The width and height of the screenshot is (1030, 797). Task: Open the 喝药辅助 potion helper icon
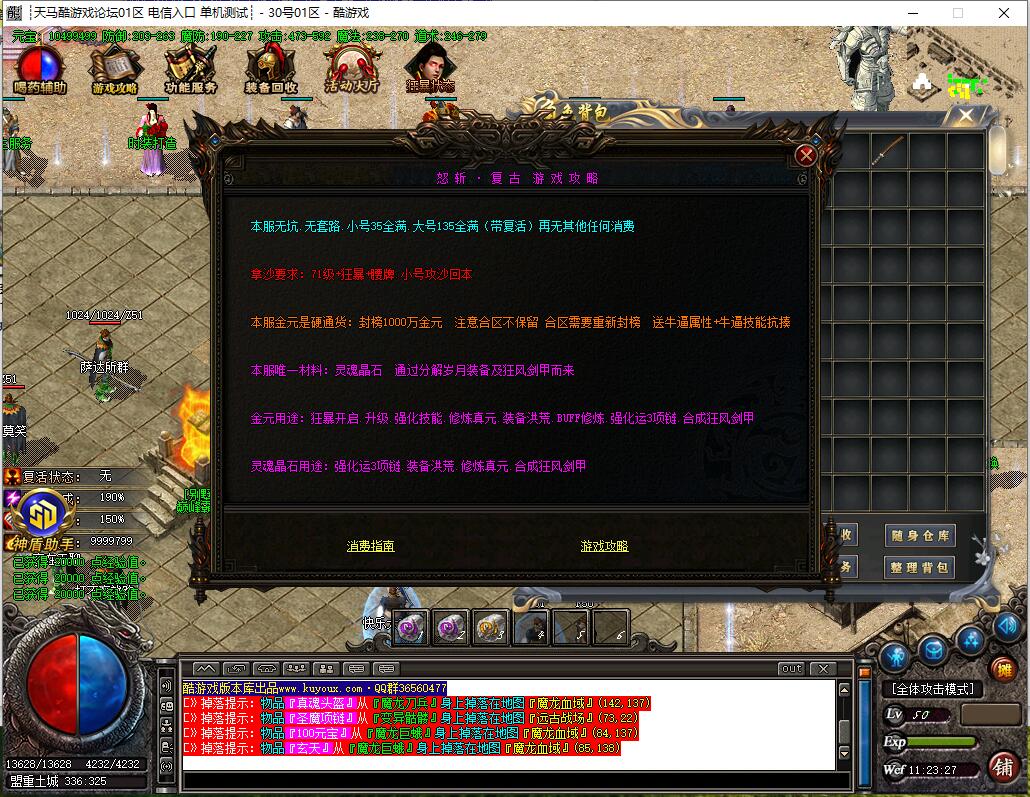[40, 68]
